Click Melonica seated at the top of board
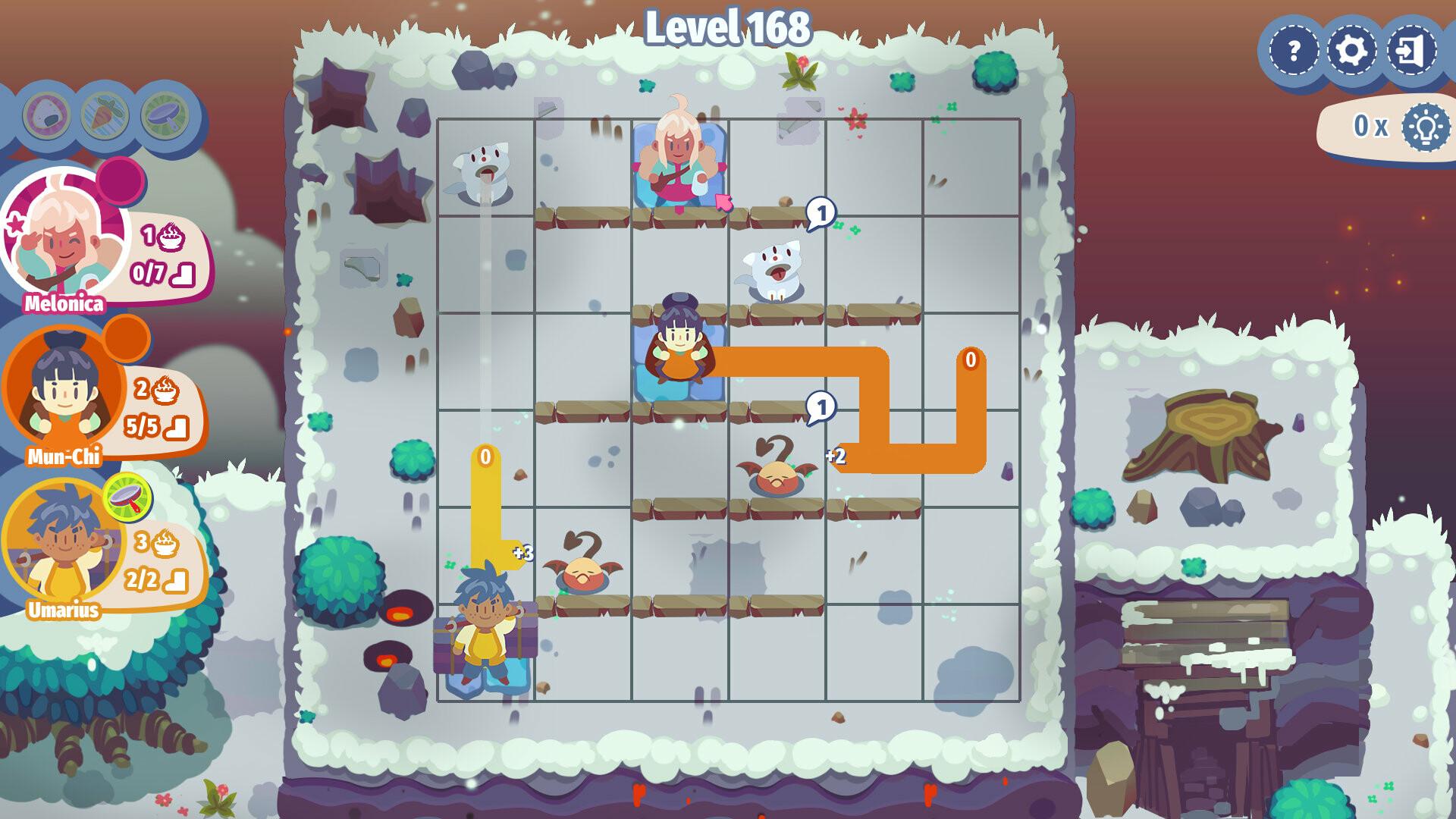 point(677,159)
